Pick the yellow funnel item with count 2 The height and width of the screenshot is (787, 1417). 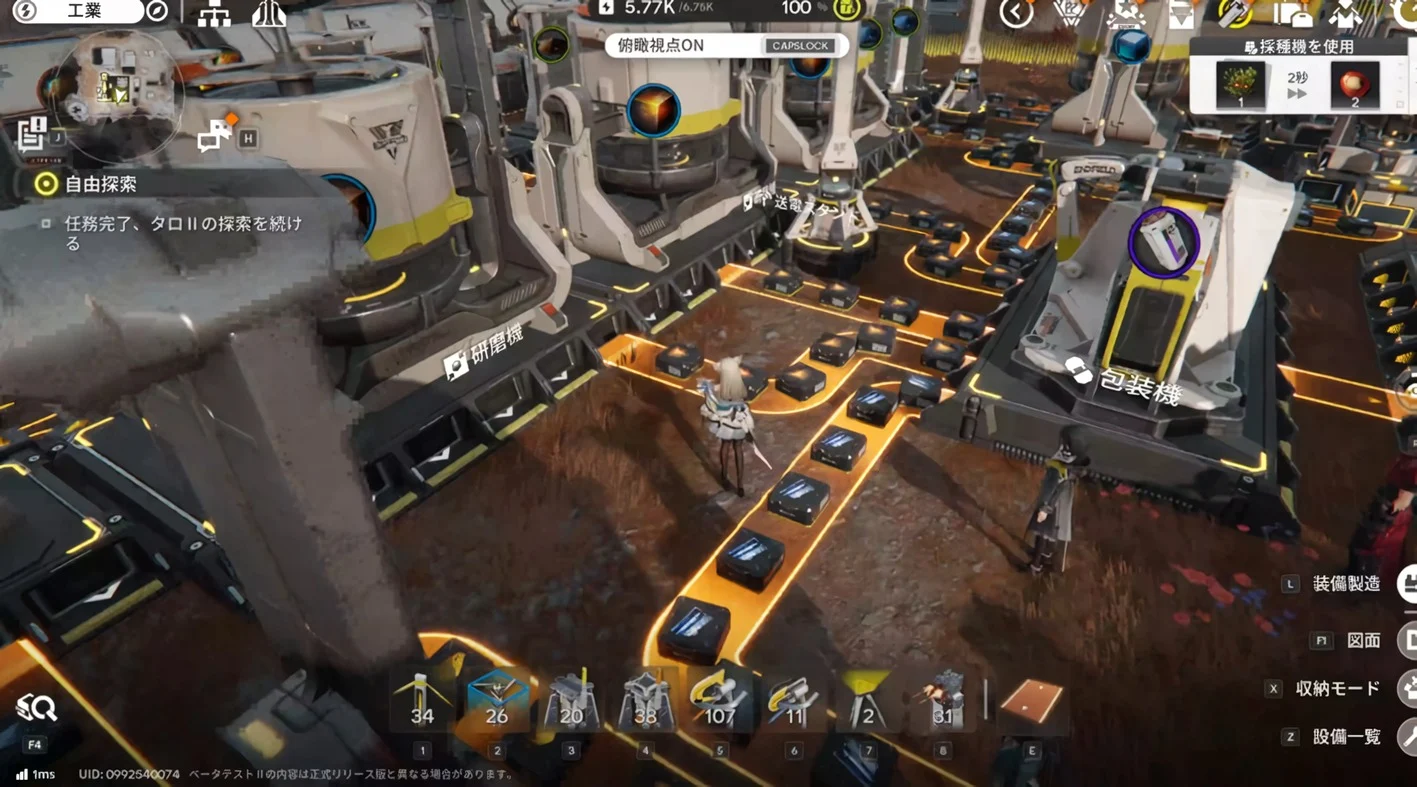867,700
